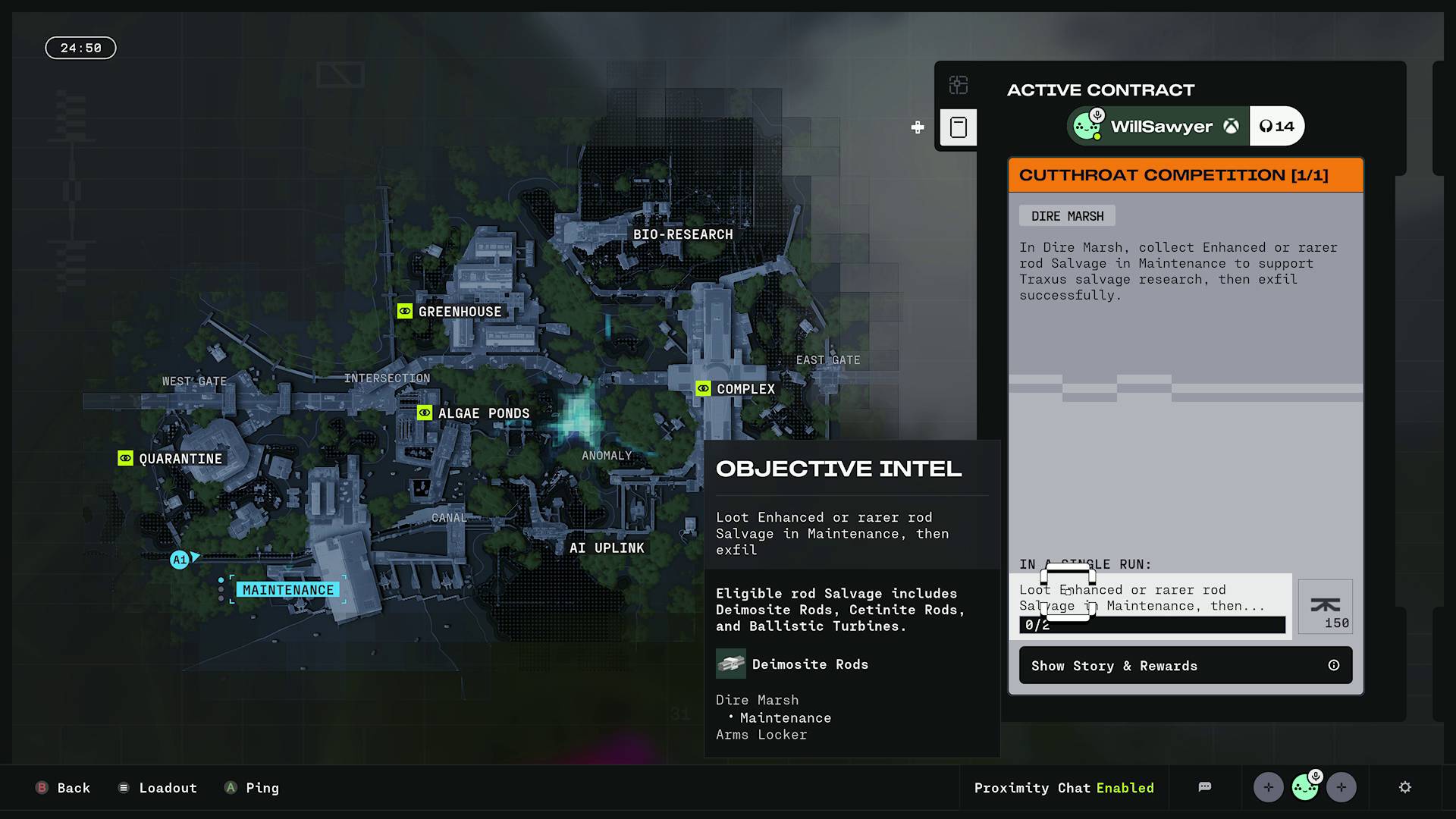Select the Maintenance waypoint on map
The height and width of the screenshot is (819, 1456).
point(288,589)
